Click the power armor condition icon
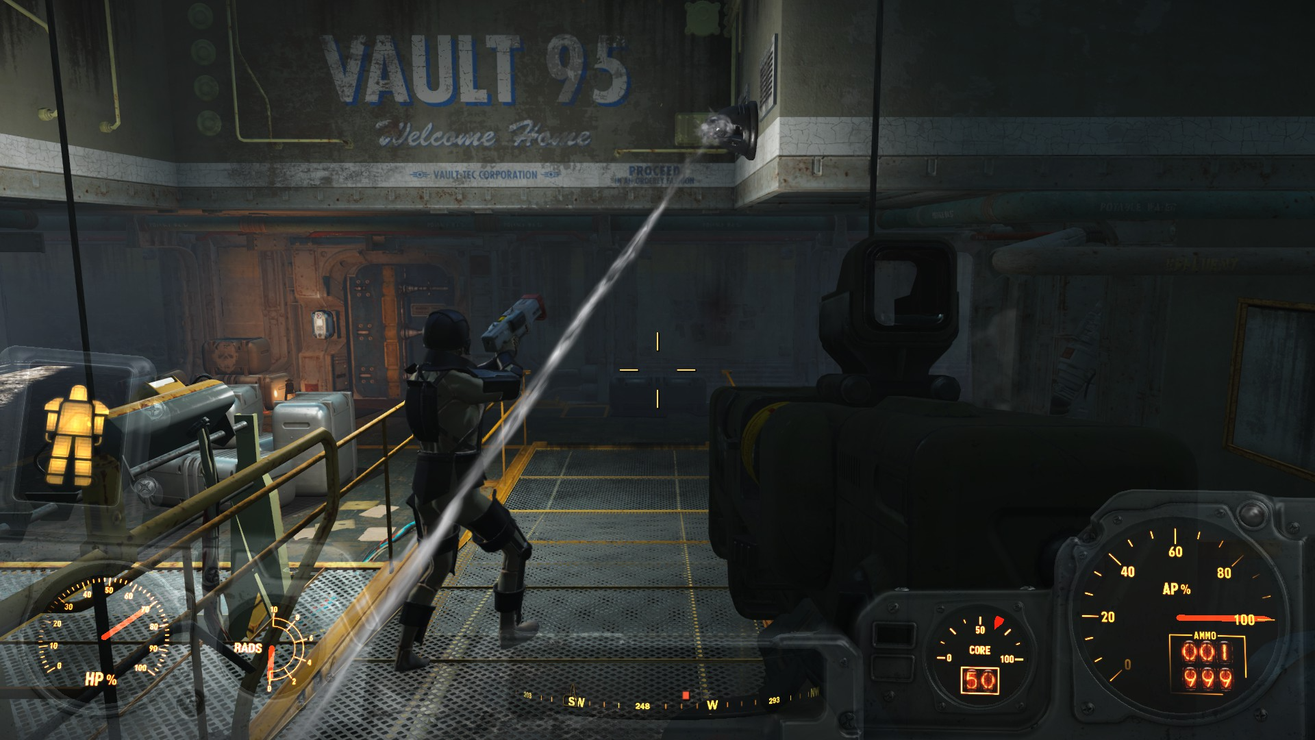The image size is (1315, 740). click(75, 435)
